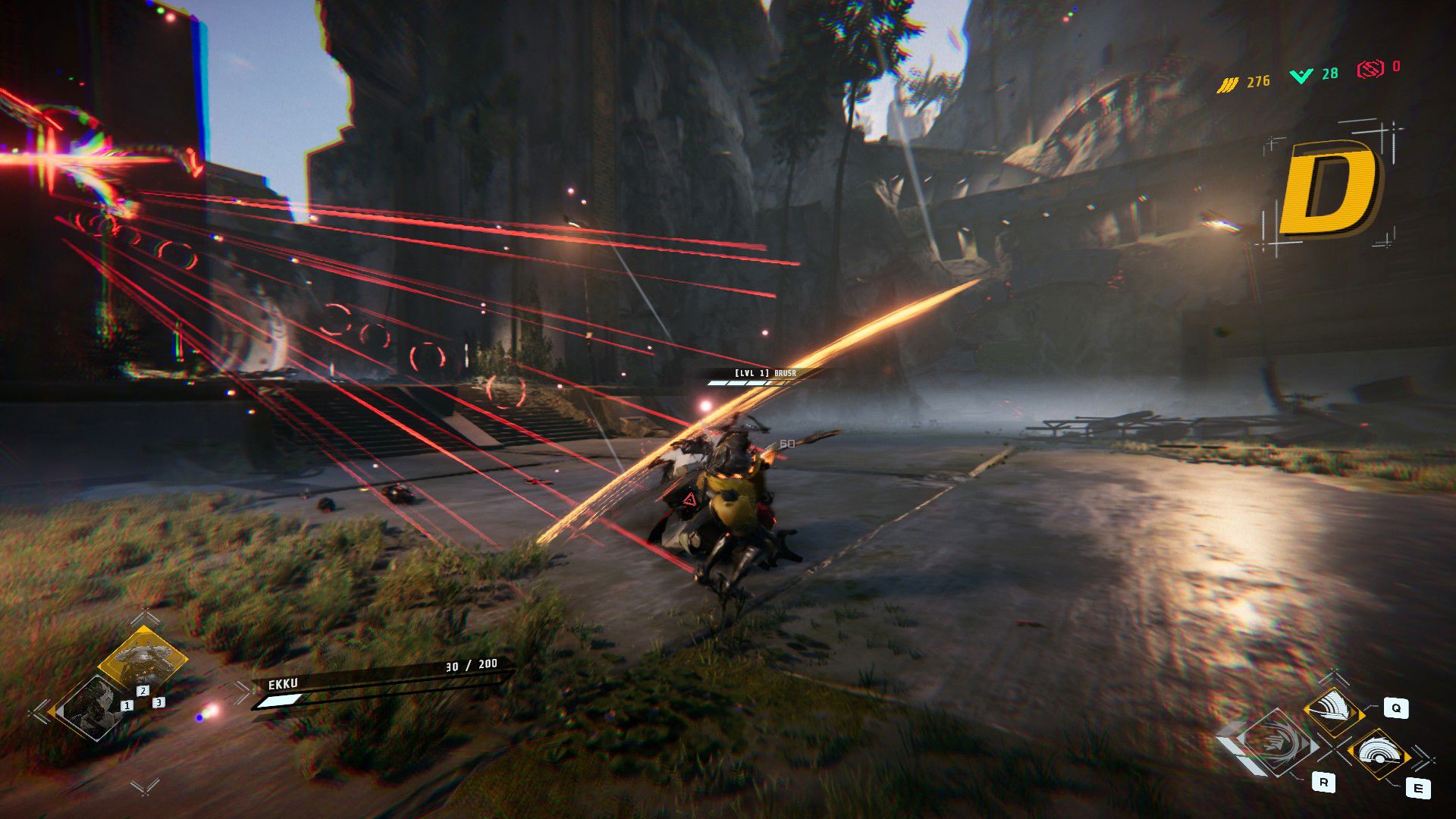Click the teal chevron currency icon
The width and height of the screenshot is (1456, 819).
point(1301,75)
